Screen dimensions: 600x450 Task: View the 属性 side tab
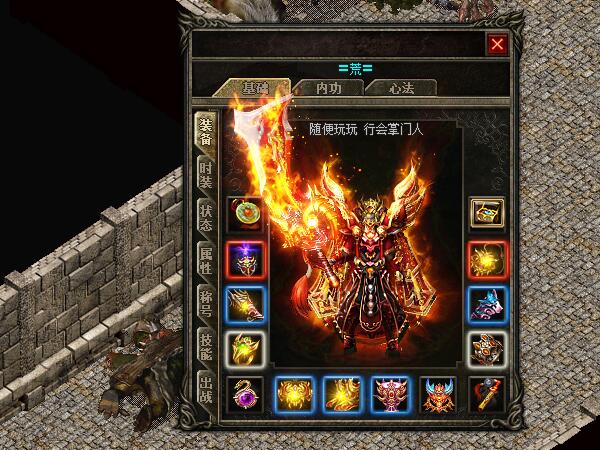(x=205, y=258)
